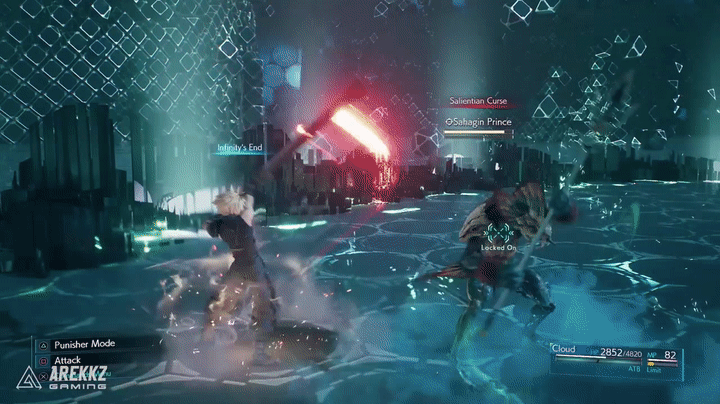
Task: Select the Punisher Mode command
Action: pyautogui.click(x=84, y=343)
